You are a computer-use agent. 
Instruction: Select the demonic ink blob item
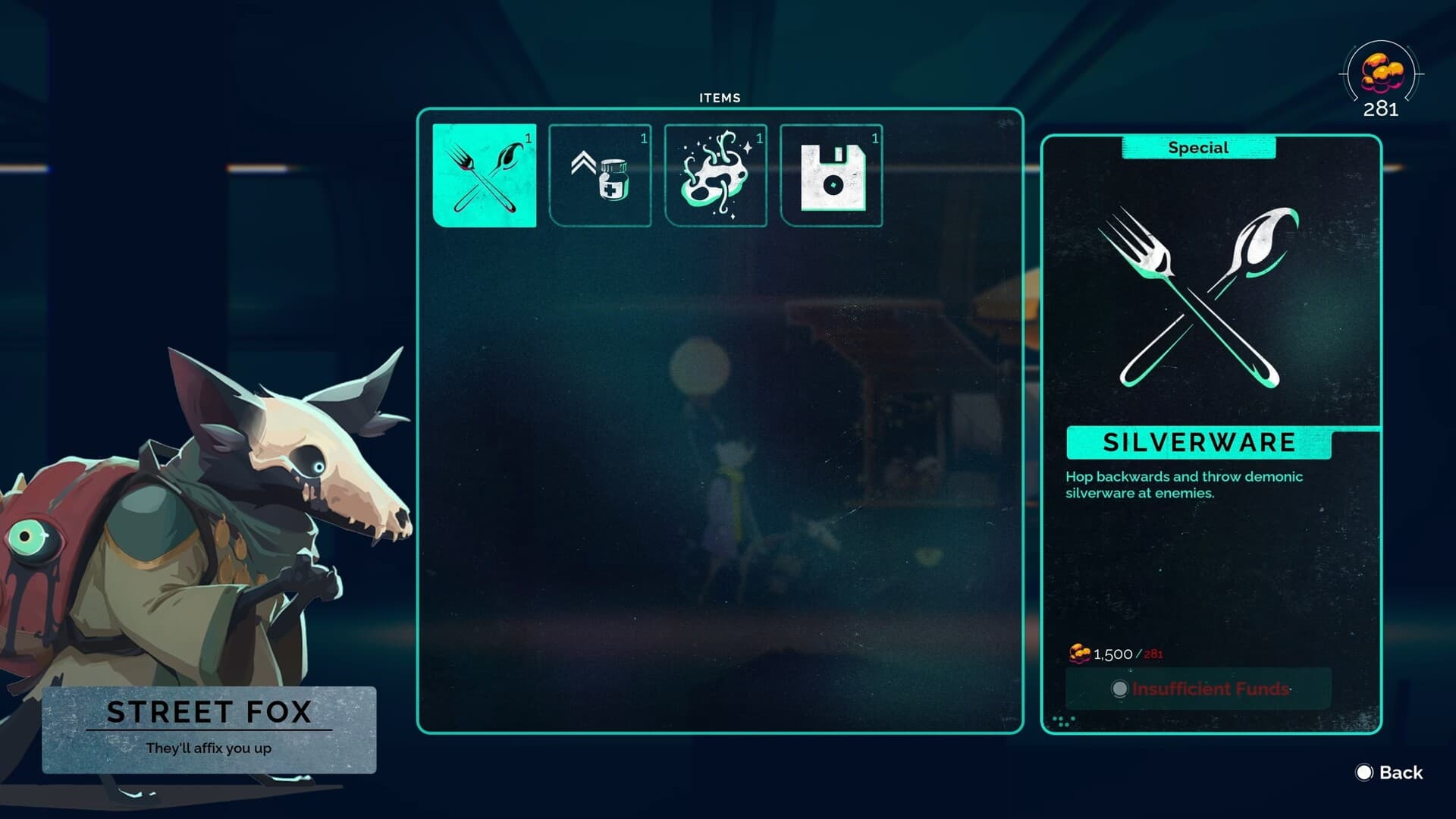coord(715,174)
